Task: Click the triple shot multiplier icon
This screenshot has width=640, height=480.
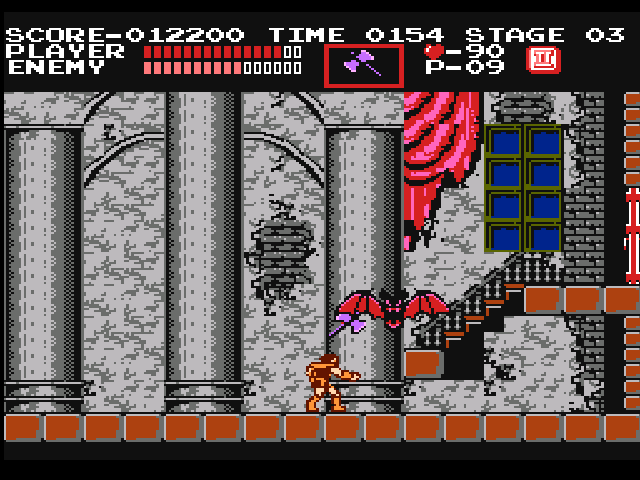Action: (543, 59)
